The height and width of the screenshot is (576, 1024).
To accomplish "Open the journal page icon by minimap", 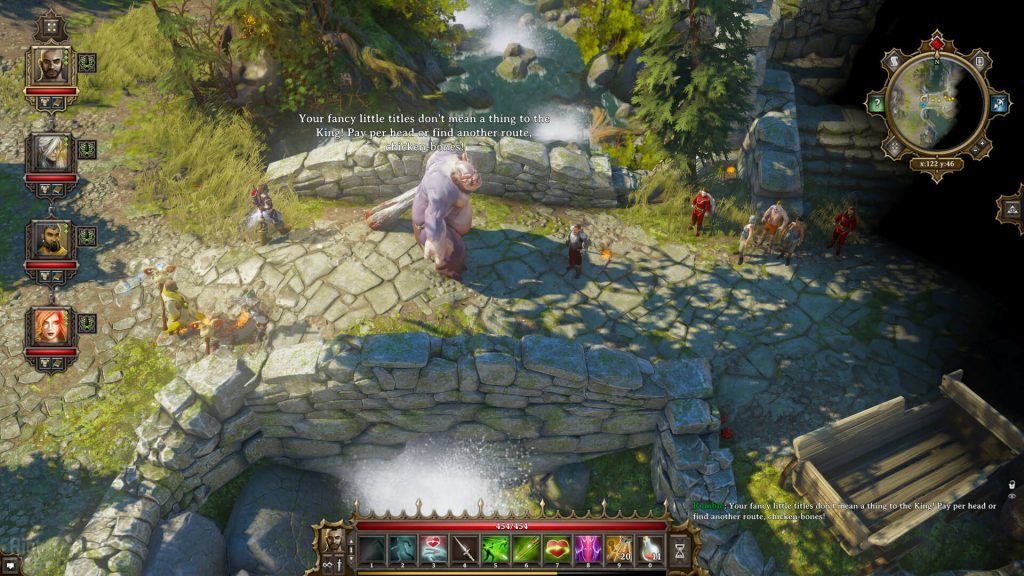I will pos(980,62).
